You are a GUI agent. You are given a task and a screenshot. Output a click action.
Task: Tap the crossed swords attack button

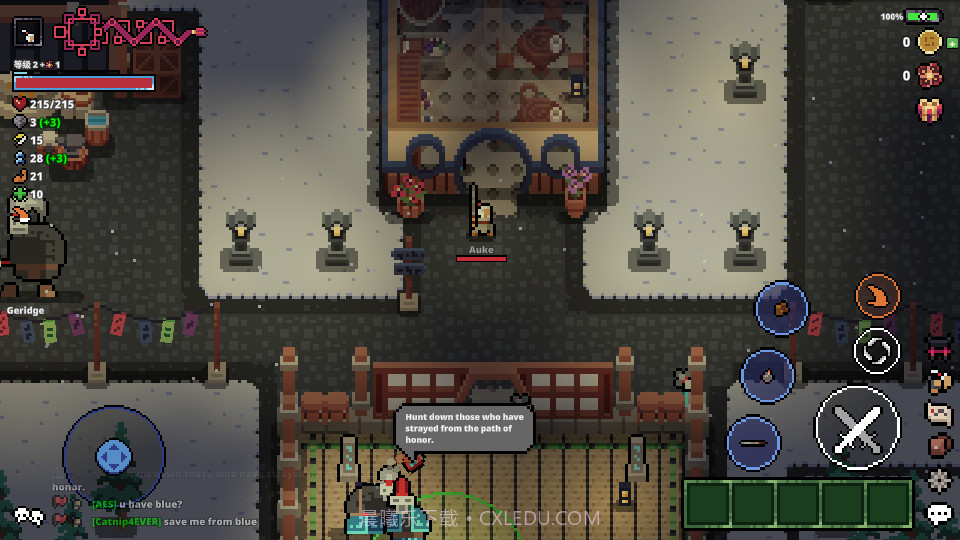point(857,428)
